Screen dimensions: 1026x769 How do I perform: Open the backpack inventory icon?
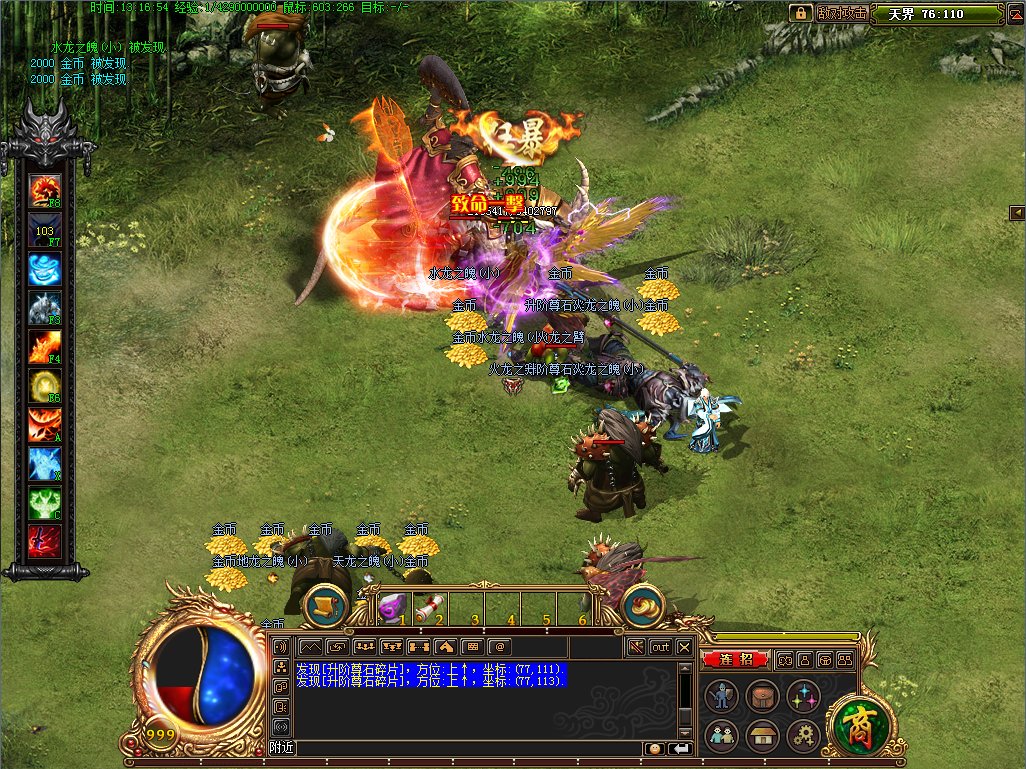762,696
